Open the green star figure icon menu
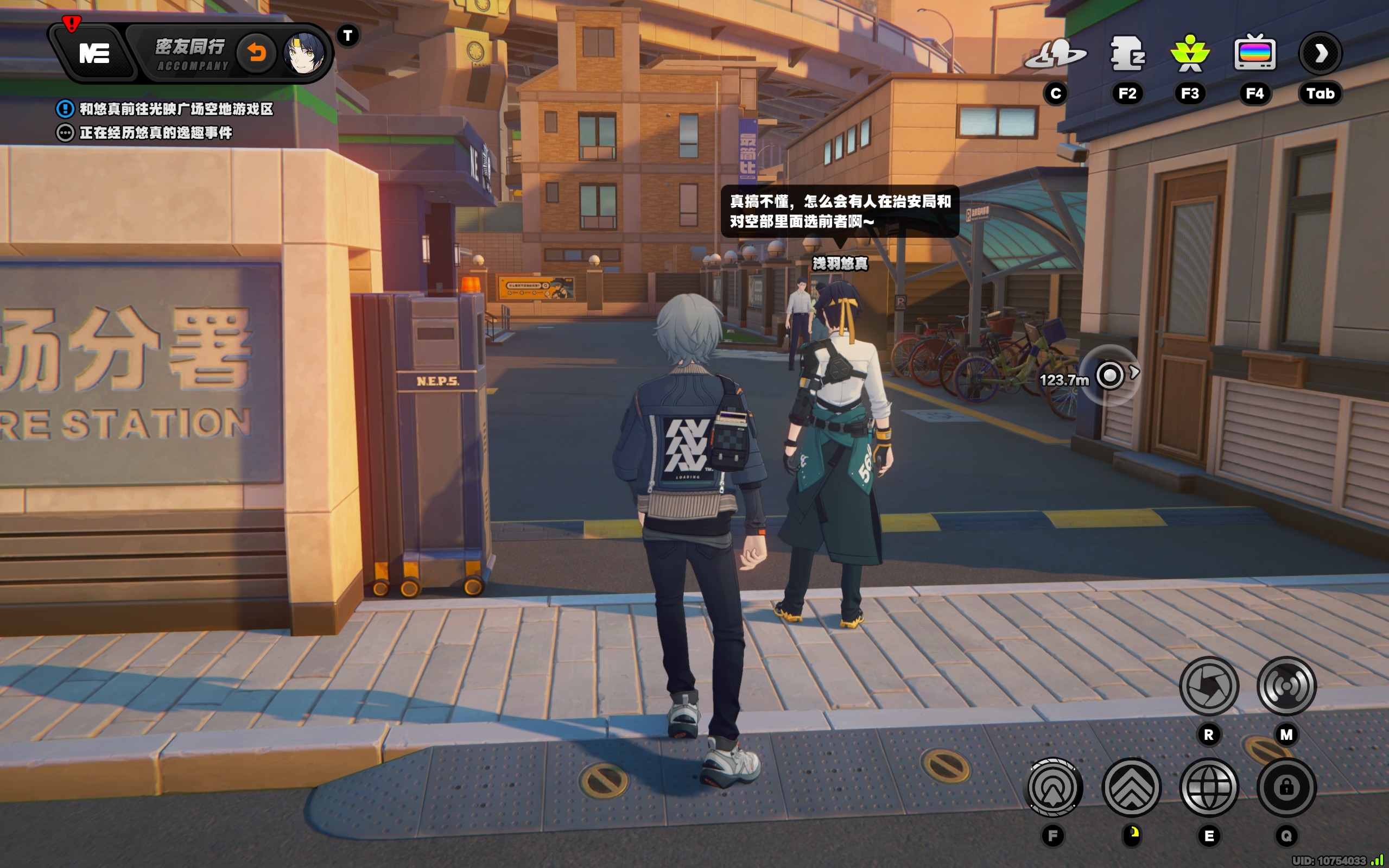1389x868 pixels. coord(1190,54)
